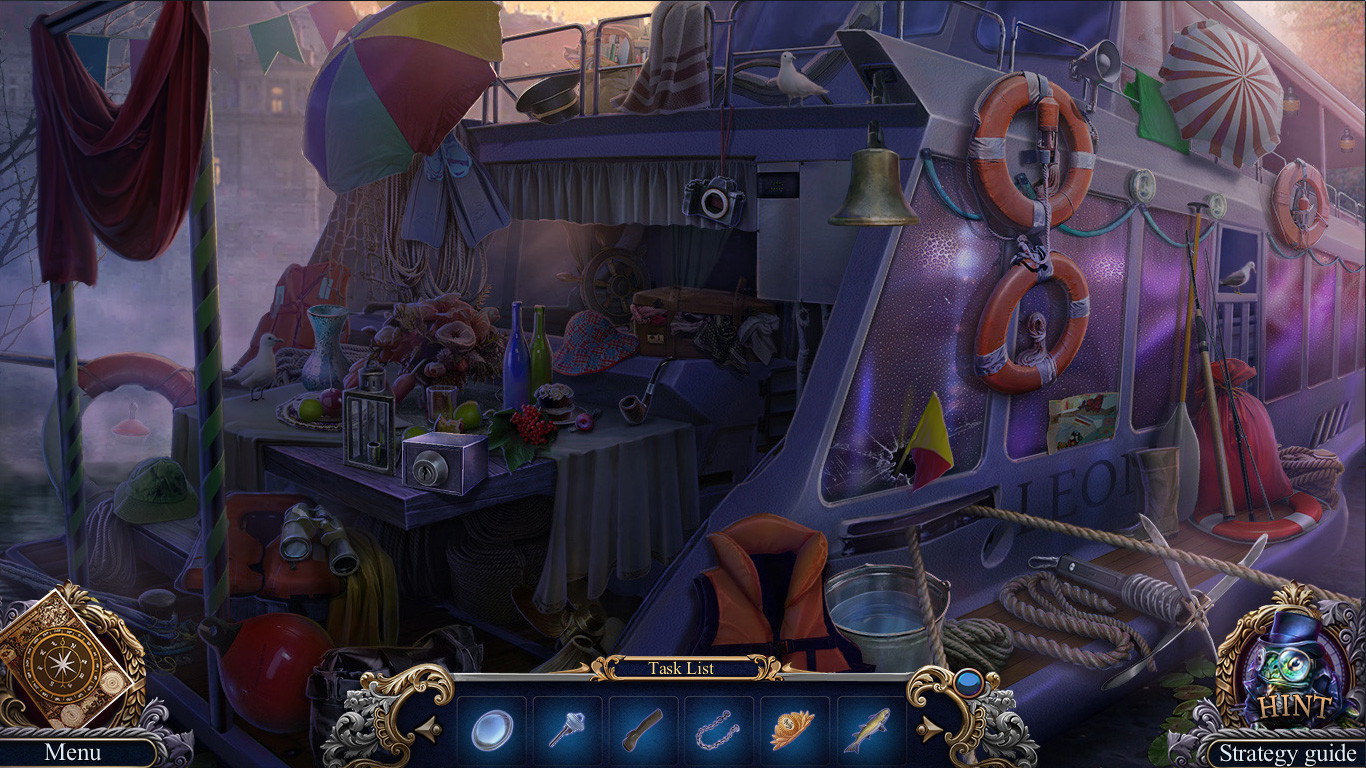Expand the Task List panel

coord(683,669)
